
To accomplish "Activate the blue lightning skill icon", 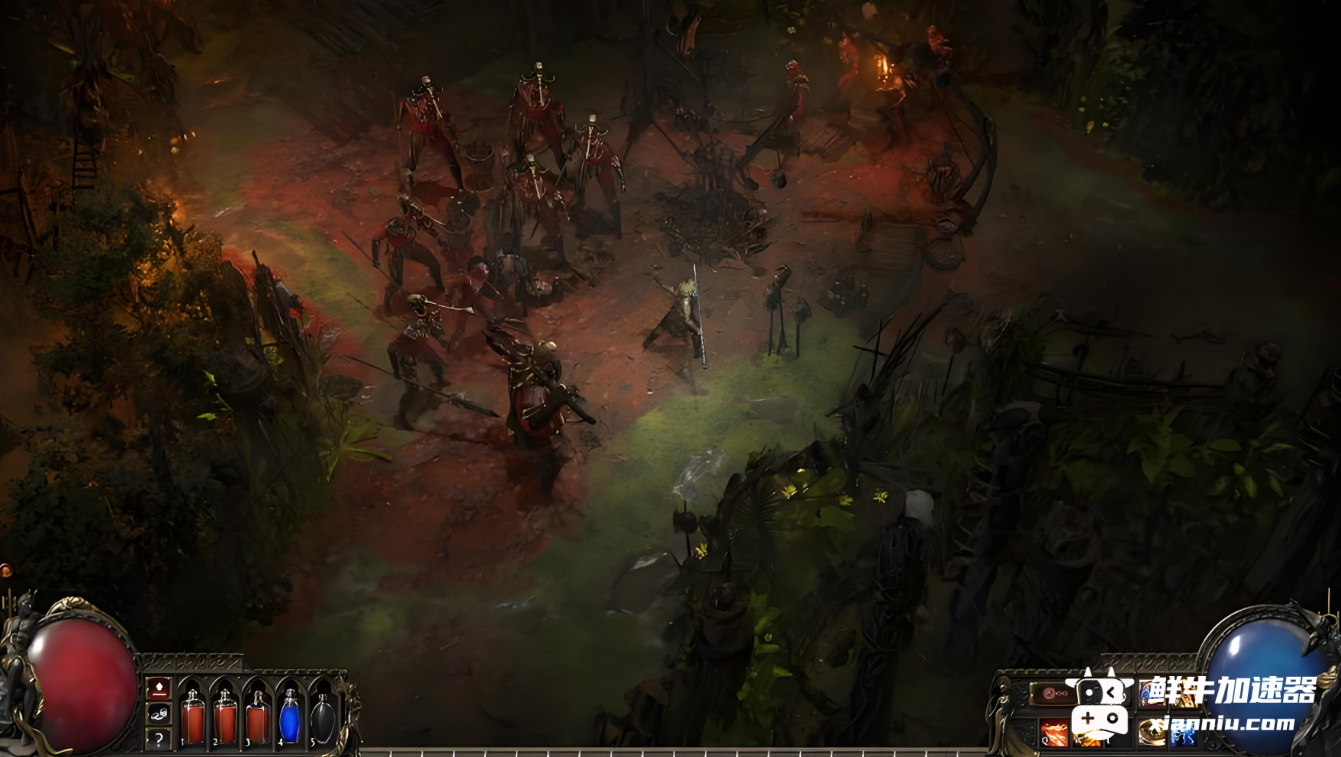I will pos(1183,733).
